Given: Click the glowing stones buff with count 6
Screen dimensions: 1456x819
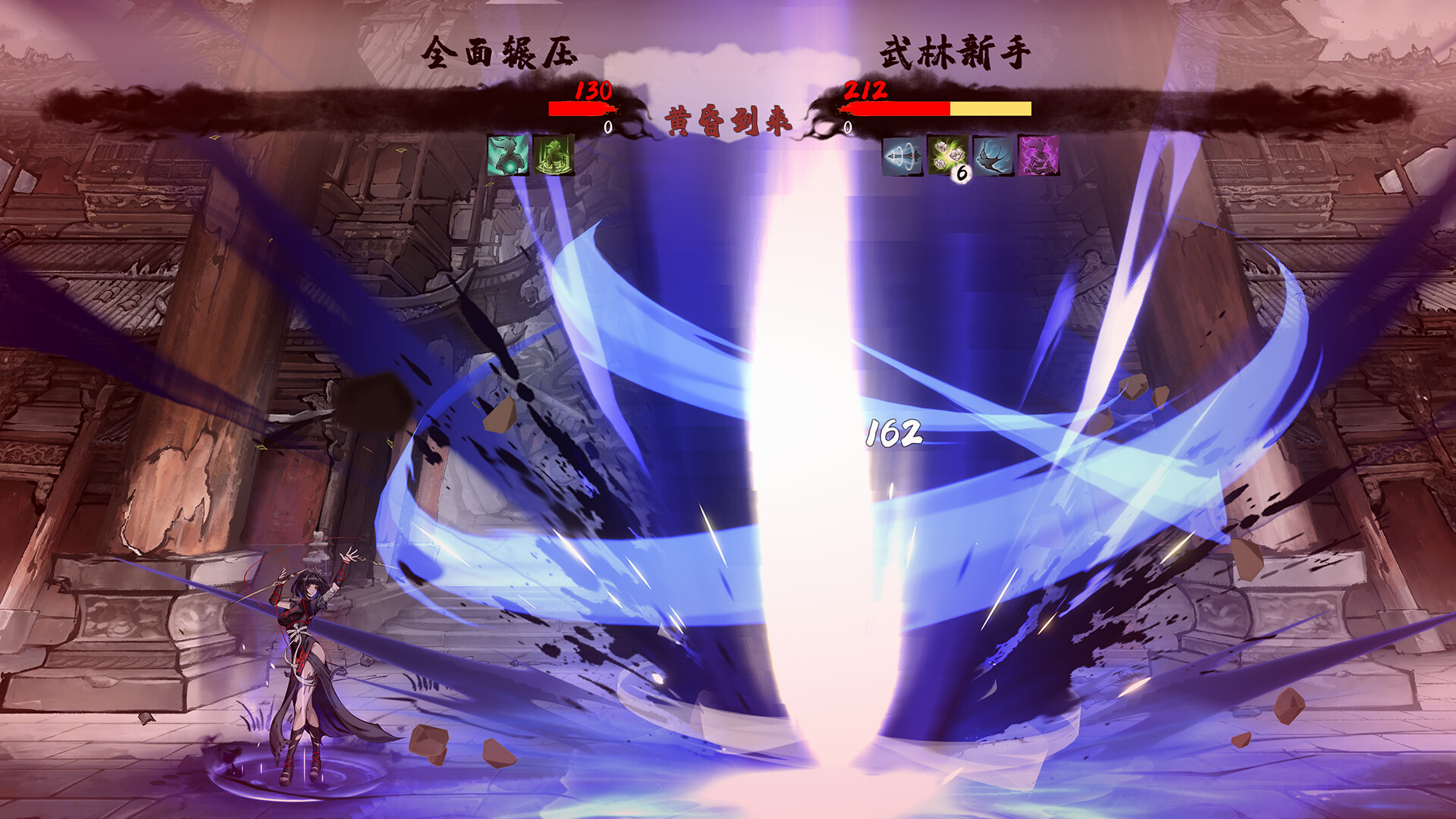Looking at the screenshot, I should coord(946,155).
